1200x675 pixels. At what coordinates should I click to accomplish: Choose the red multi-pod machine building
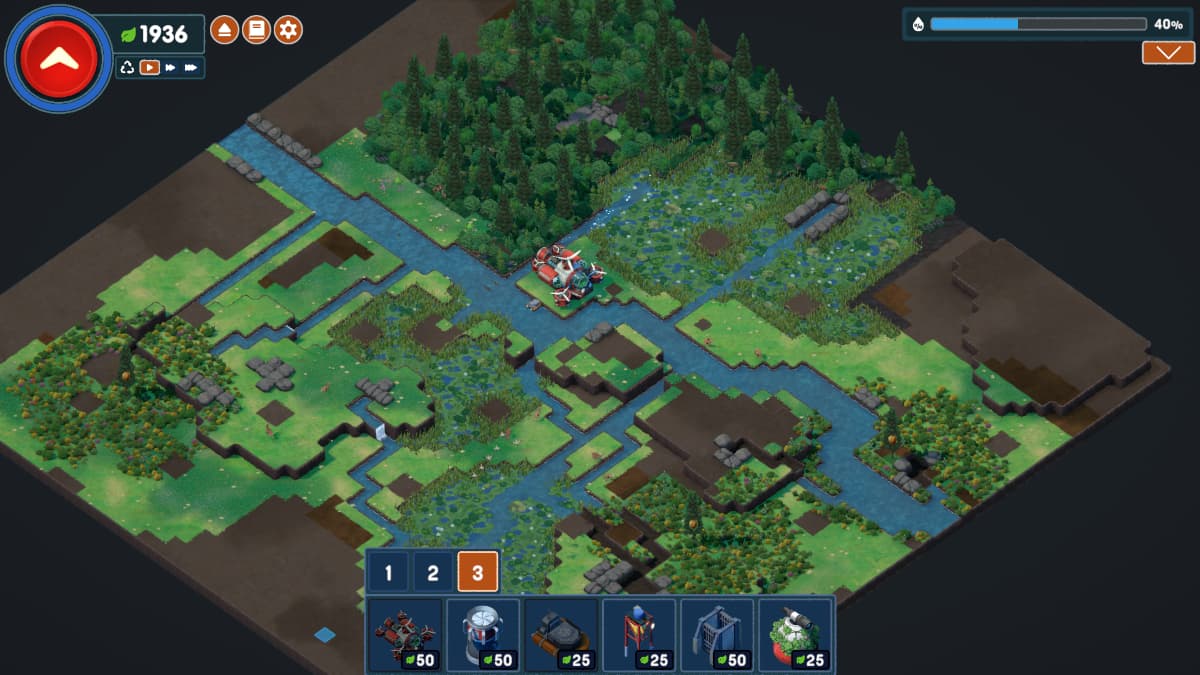(x=405, y=635)
